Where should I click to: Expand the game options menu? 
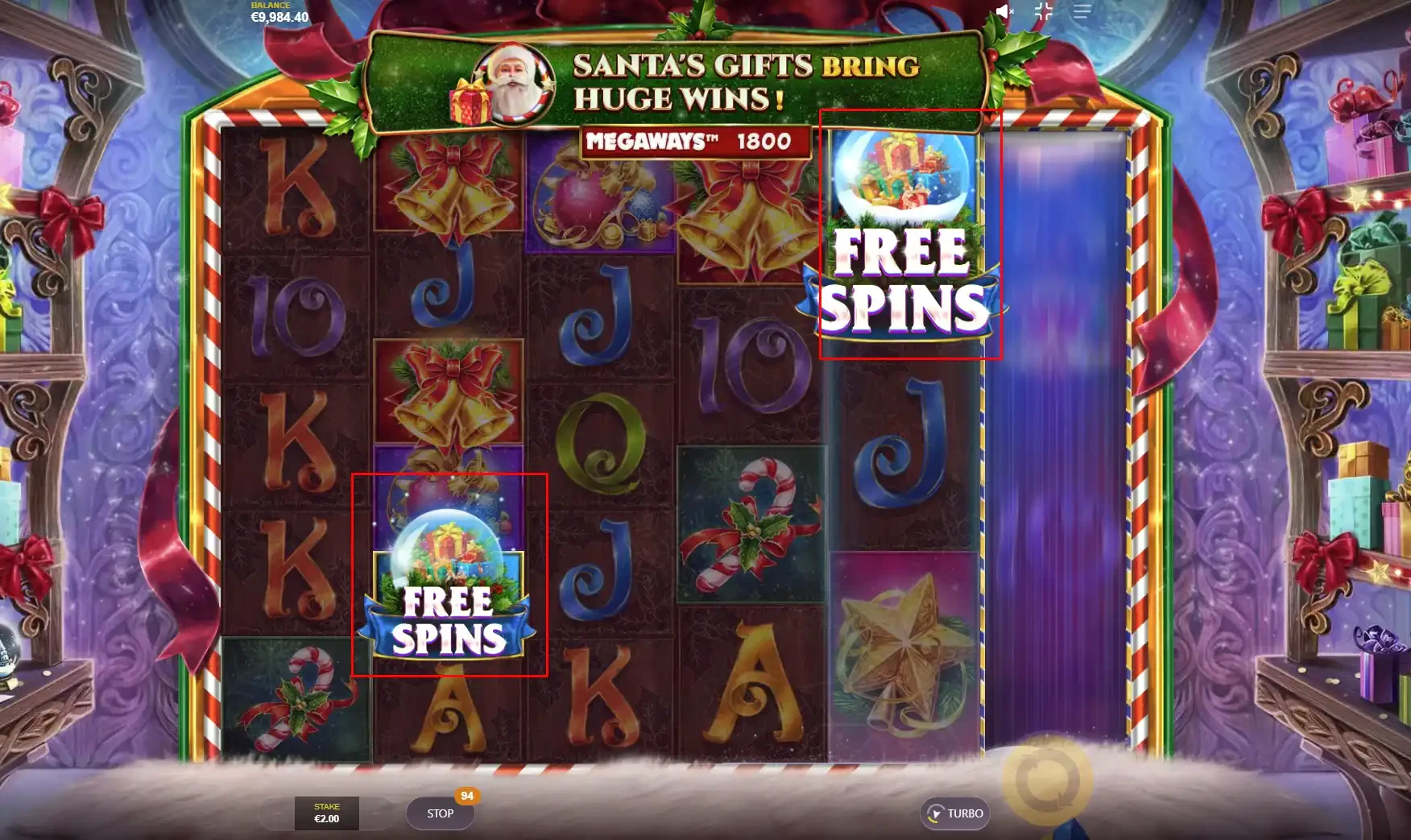1081,11
